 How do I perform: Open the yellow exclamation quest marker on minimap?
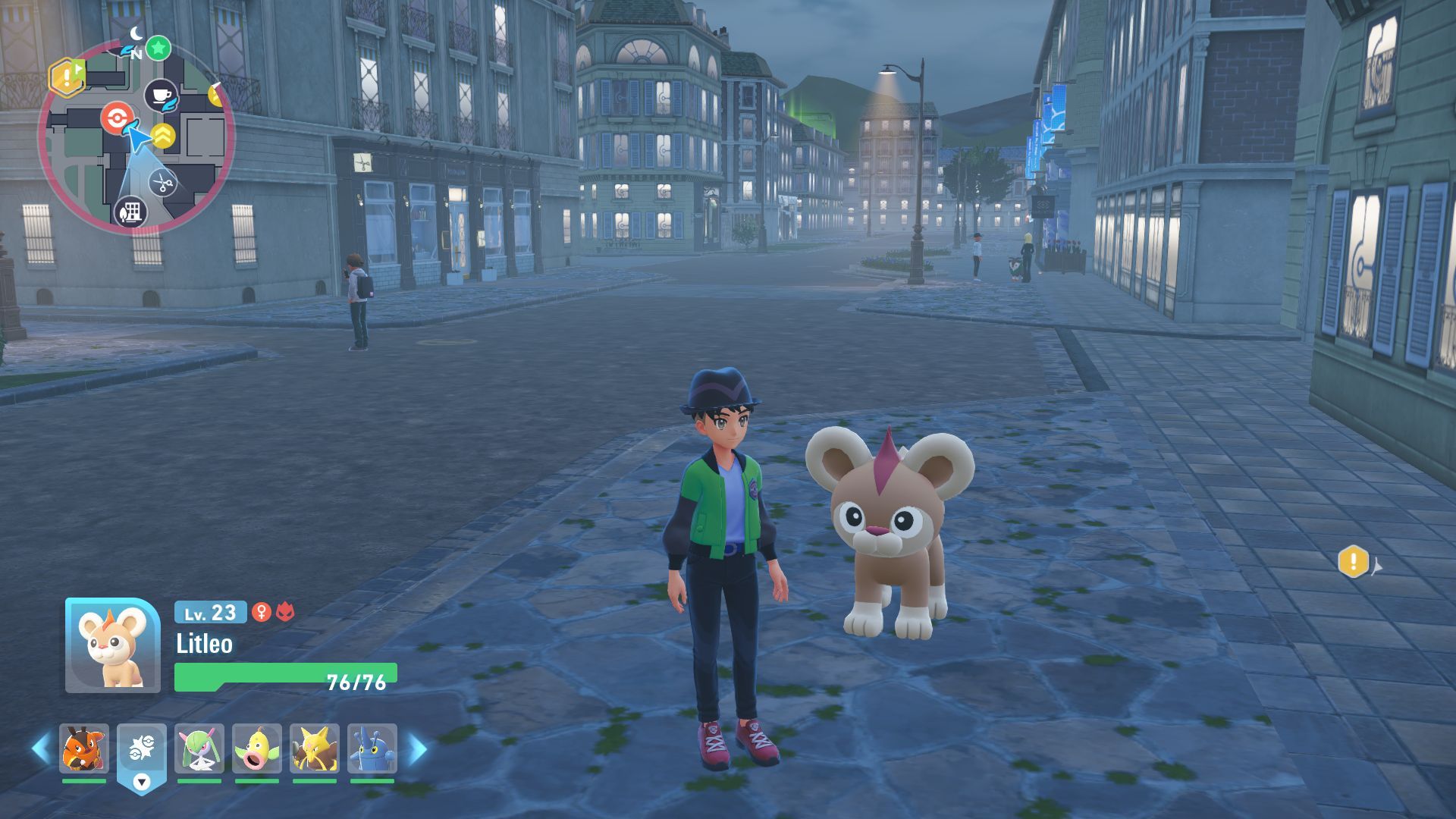(x=67, y=77)
